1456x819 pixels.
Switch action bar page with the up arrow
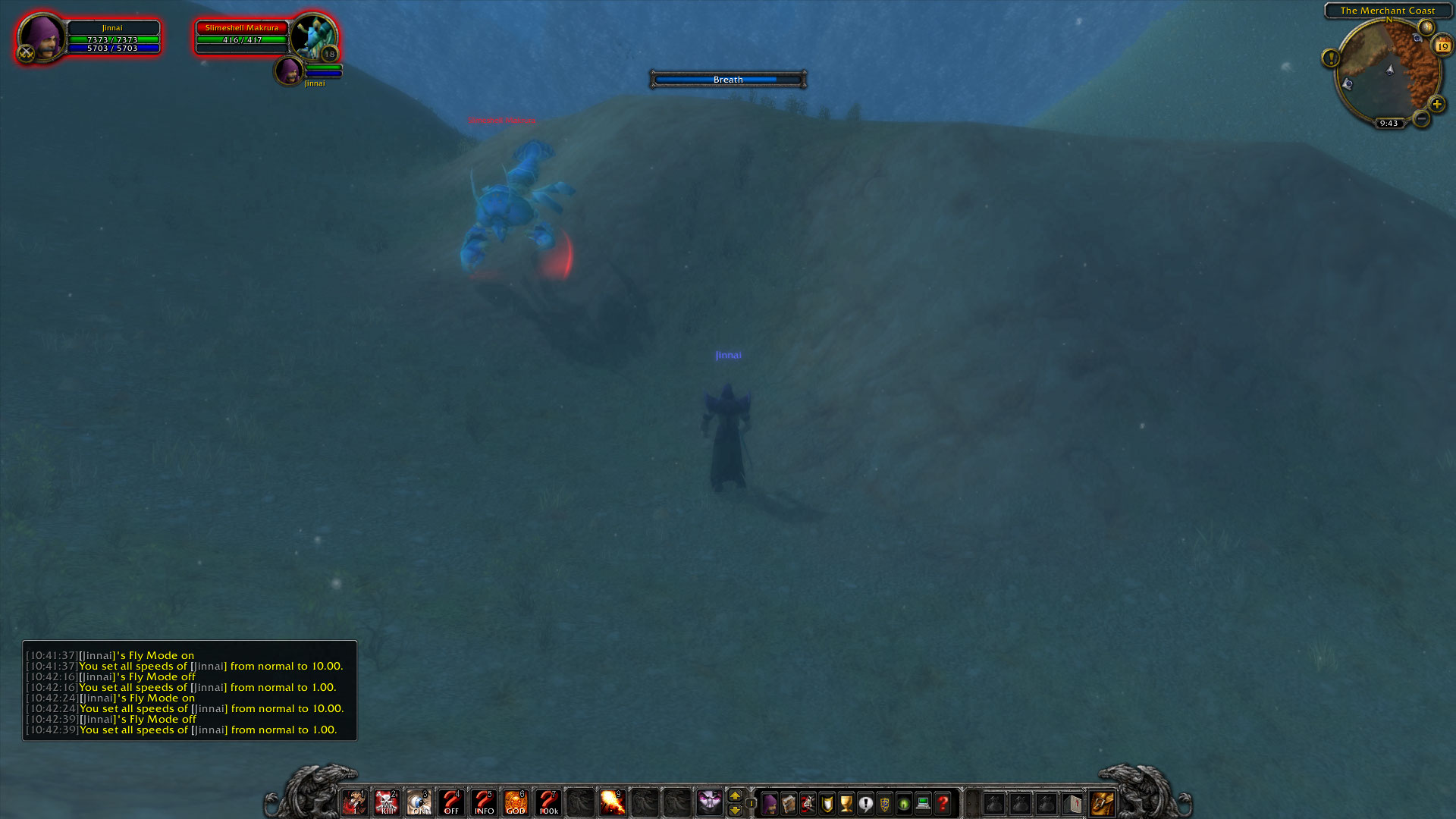click(x=735, y=795)
